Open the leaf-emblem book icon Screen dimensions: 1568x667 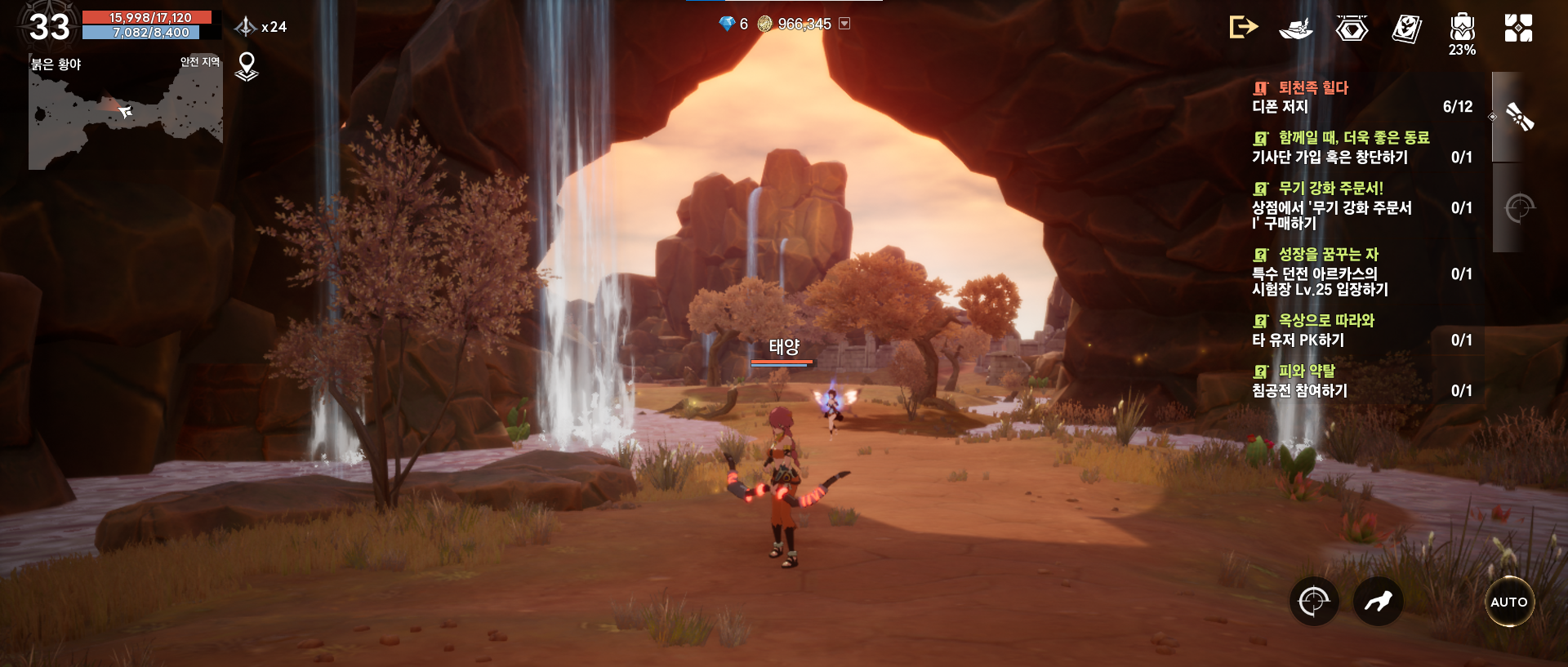pos(1406,29)
